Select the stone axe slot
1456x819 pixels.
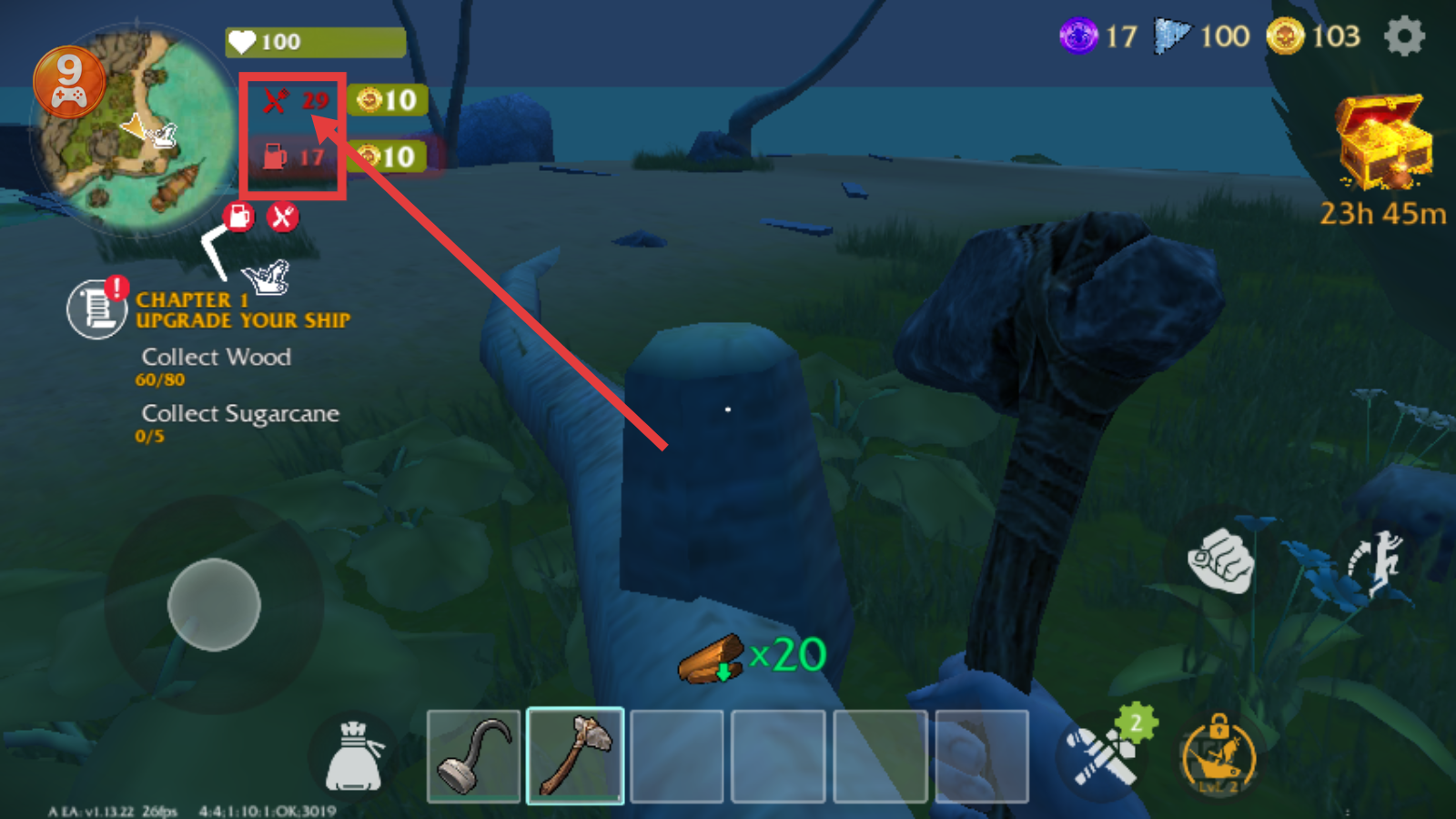pos(575,756)
